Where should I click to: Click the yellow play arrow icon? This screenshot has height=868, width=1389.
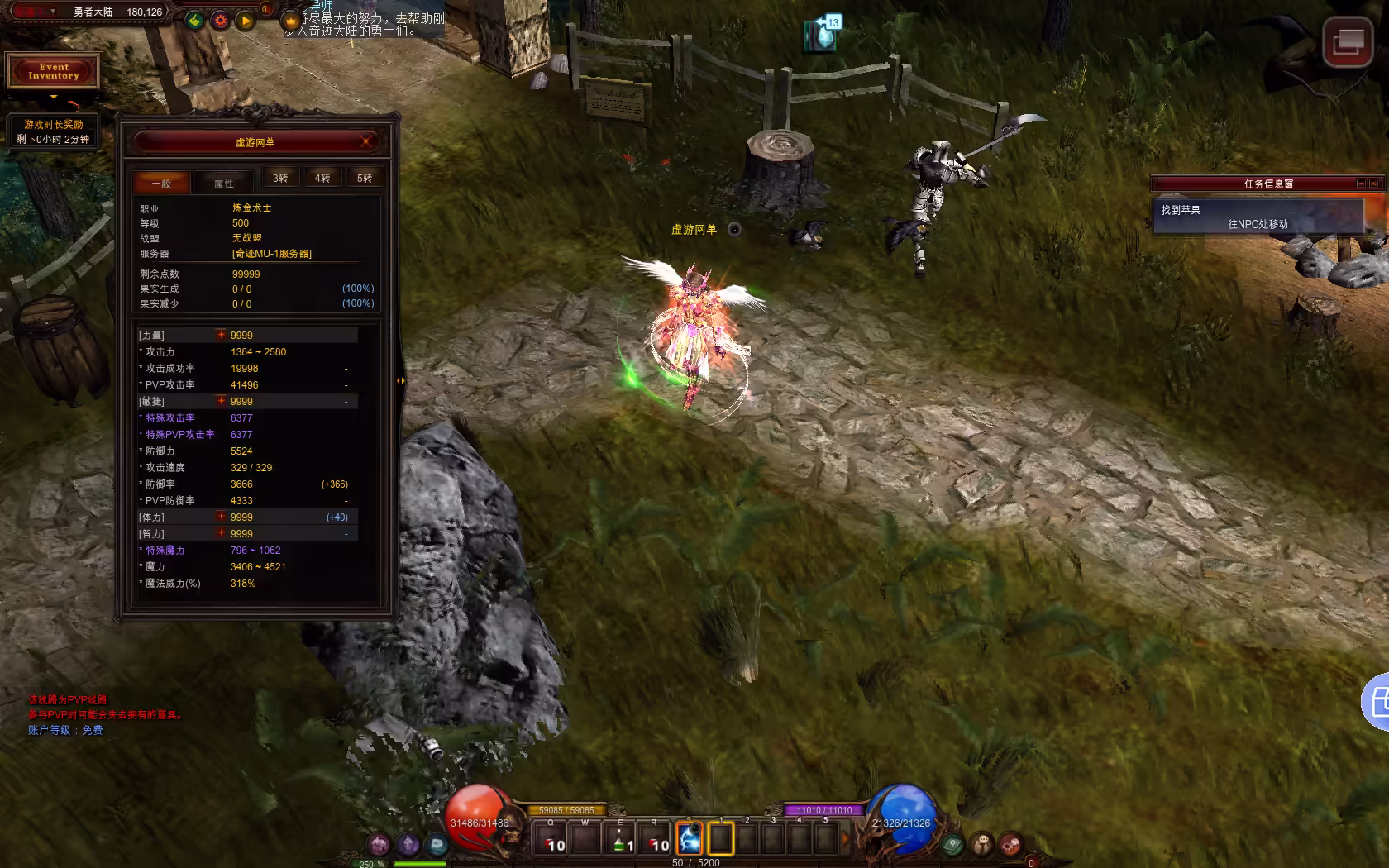[246, 21]
